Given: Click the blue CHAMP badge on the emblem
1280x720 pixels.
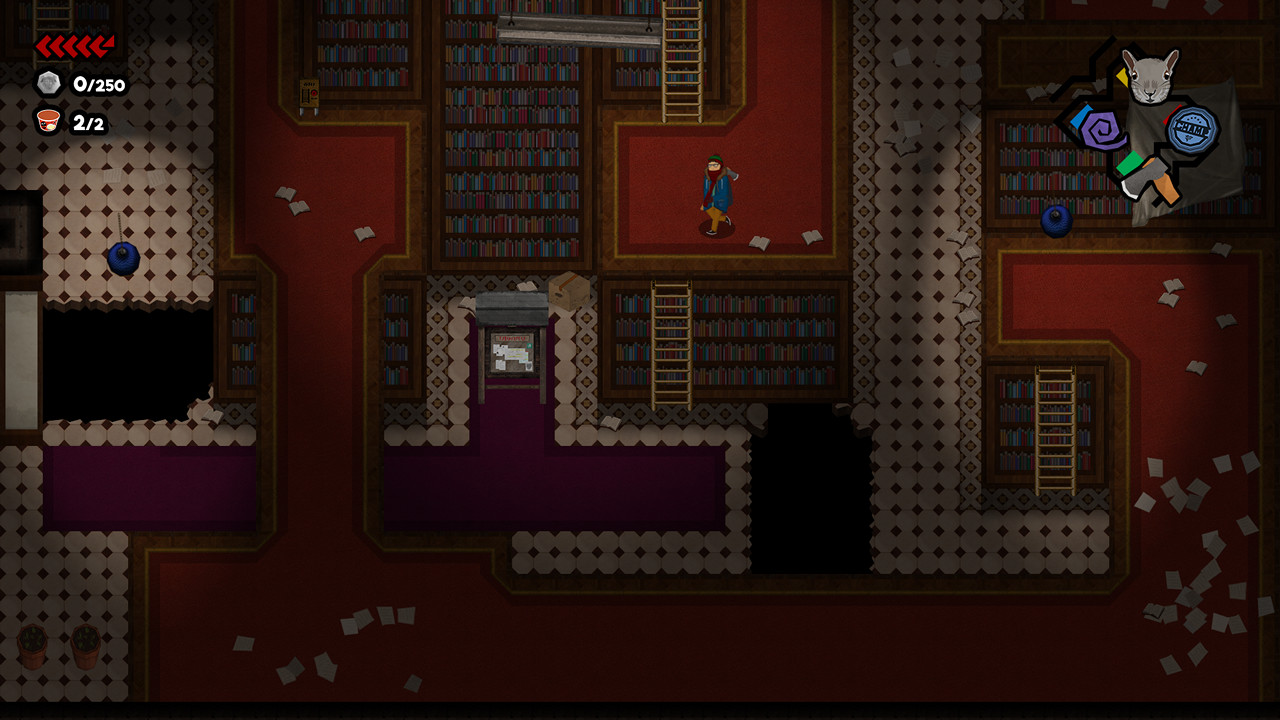Looking at the screenshot, I should coord(1191,130).
